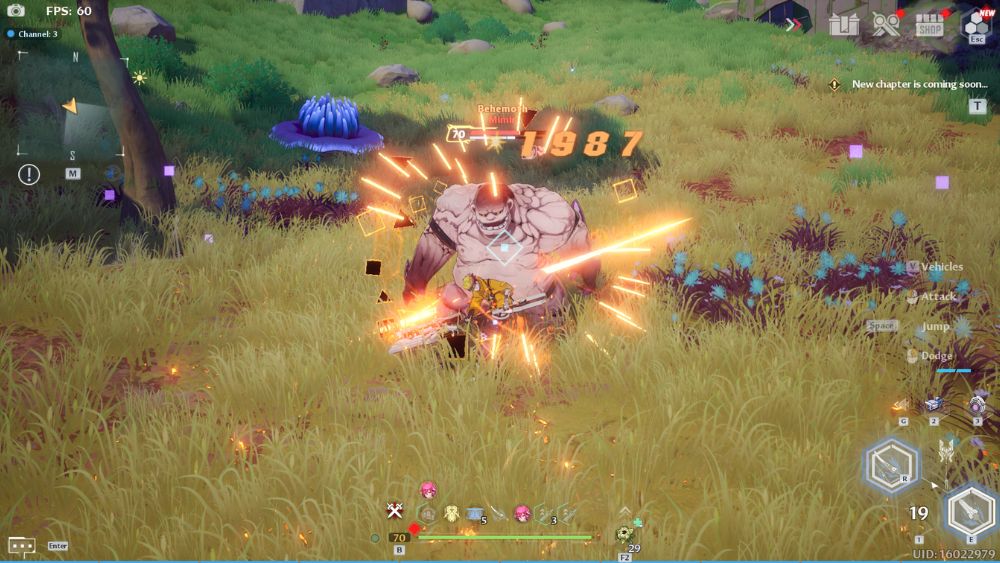The image size is (1000, 563).
Task: Click the exclamation mark alert icon
Action: coord(29,174)
